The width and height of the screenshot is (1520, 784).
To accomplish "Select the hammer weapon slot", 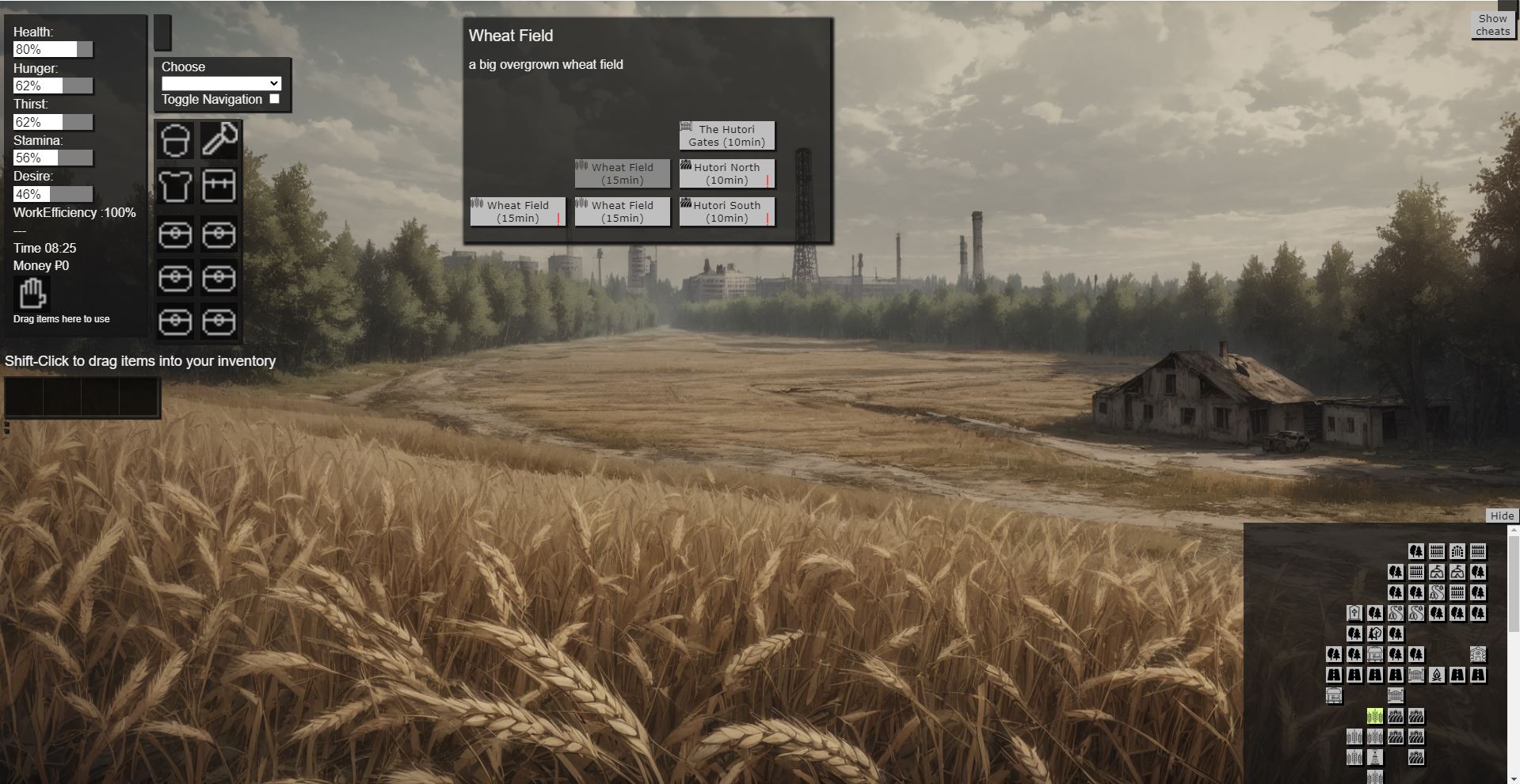I will tap(219, 140).
